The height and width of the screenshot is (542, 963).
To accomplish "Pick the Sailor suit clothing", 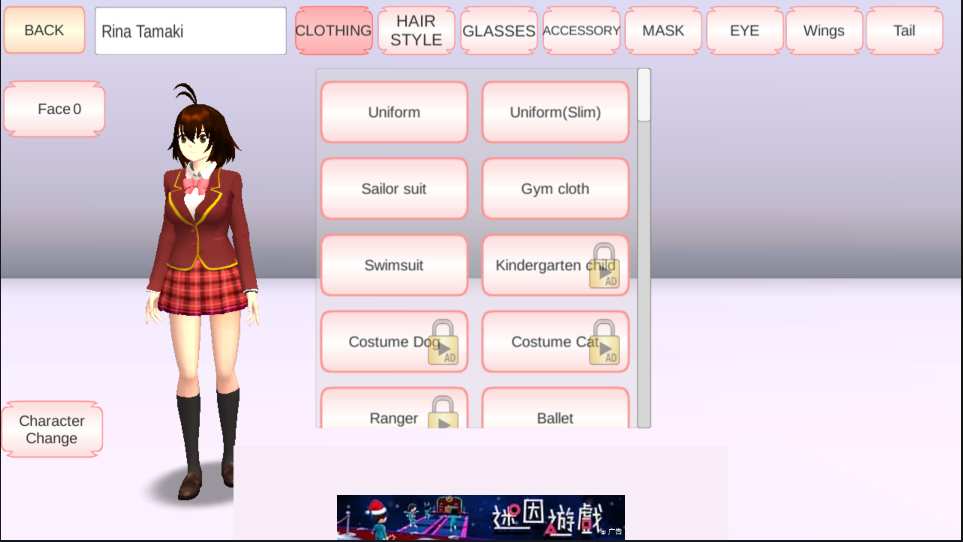I will 394,188.
